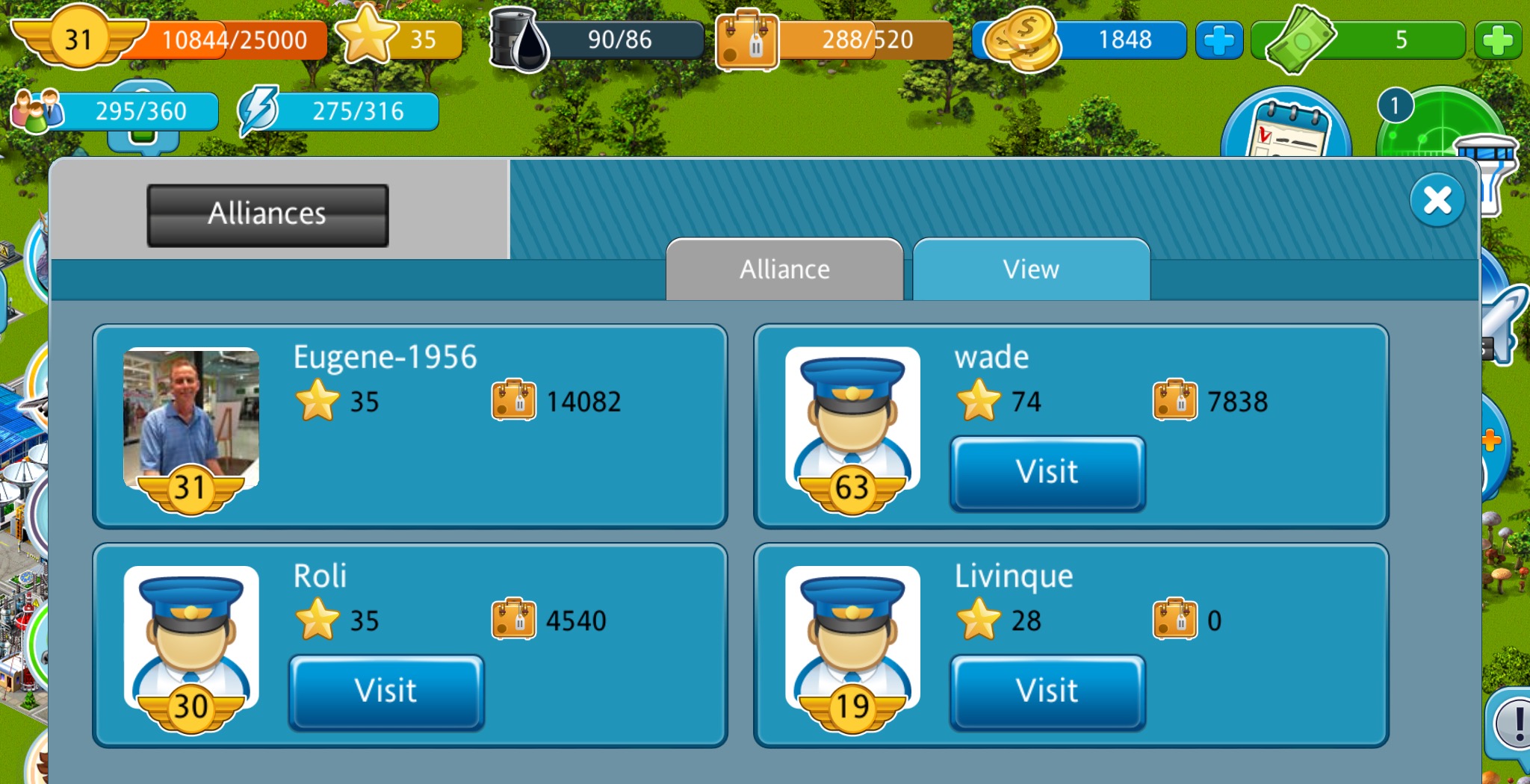Close the Alliances window

coord(1437,200)
